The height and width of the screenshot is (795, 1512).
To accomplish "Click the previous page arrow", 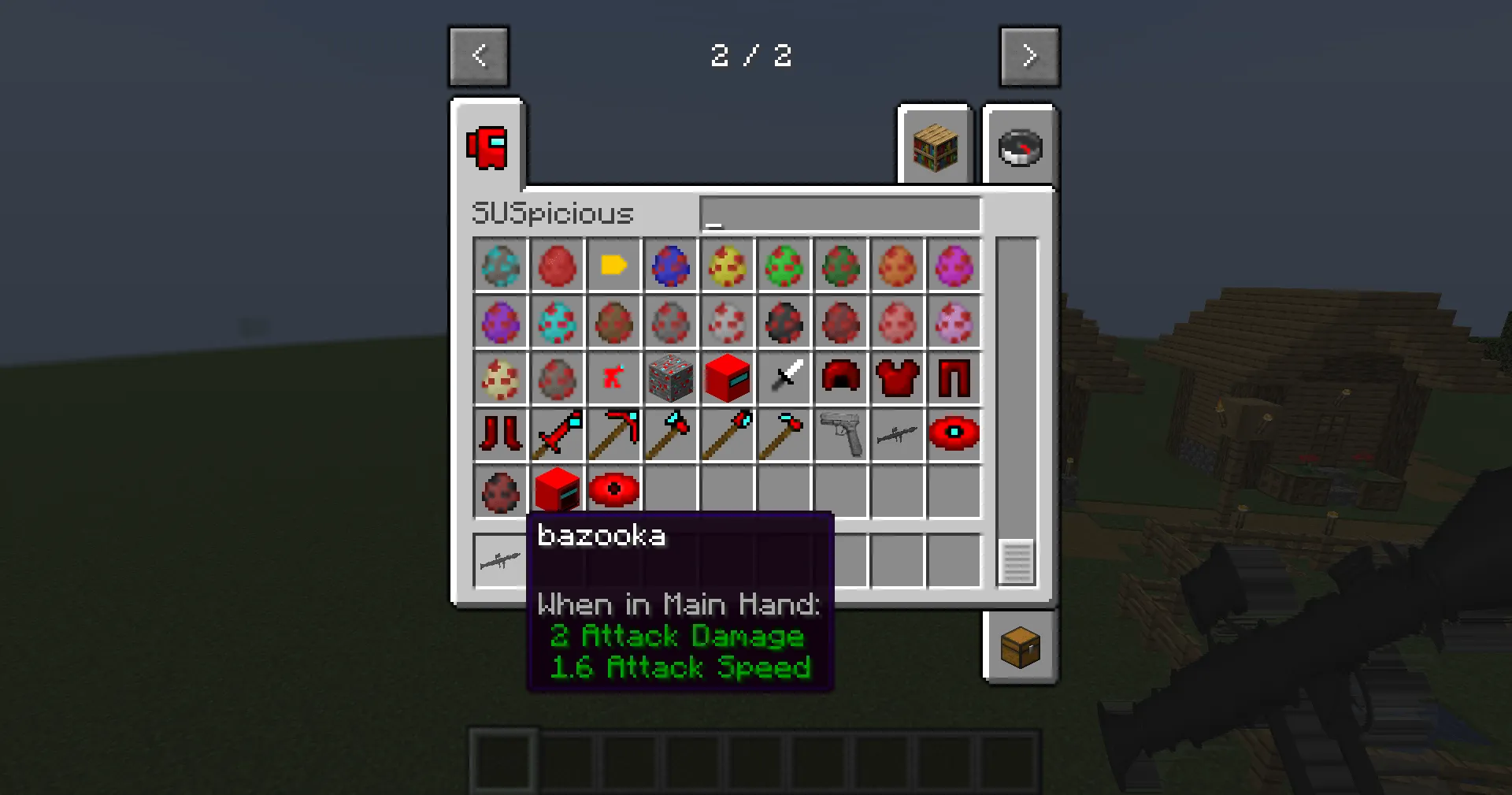I will pyautogui.click(x=479, y=56).
